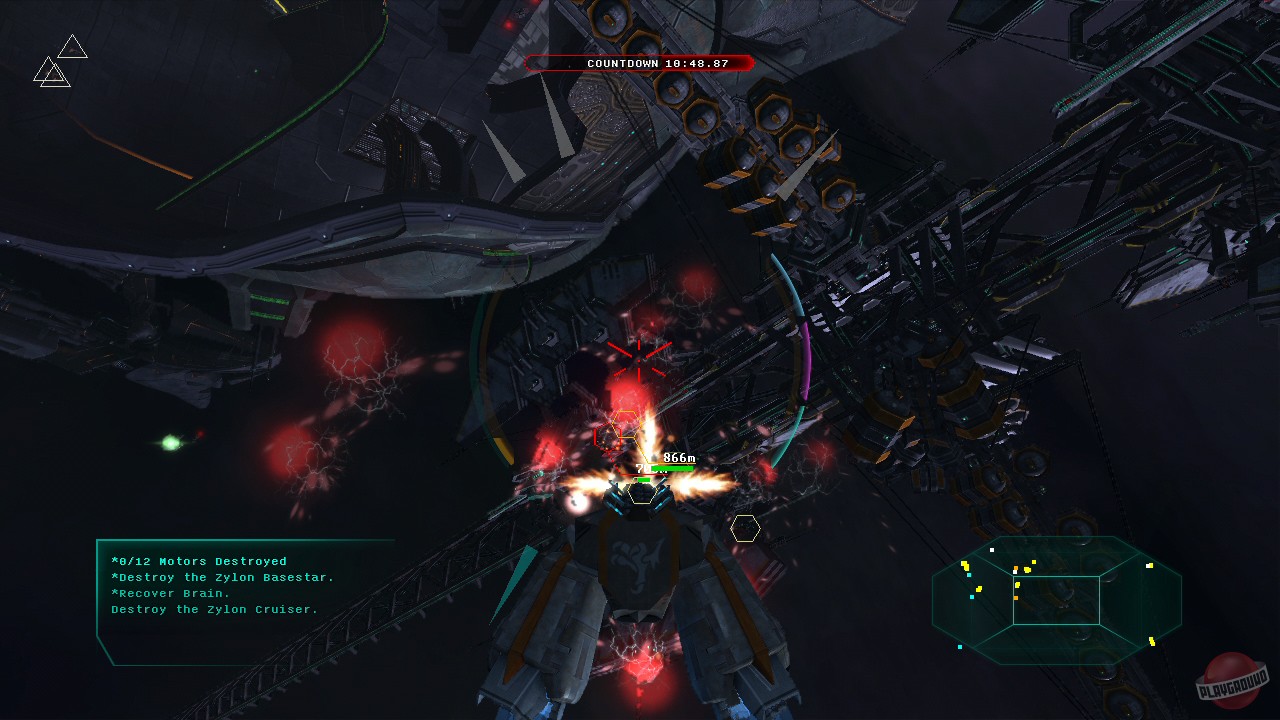The image size is (1280, 720).
Task: Click the radar's inner rectangle viewport
Action: point(1056,600)
